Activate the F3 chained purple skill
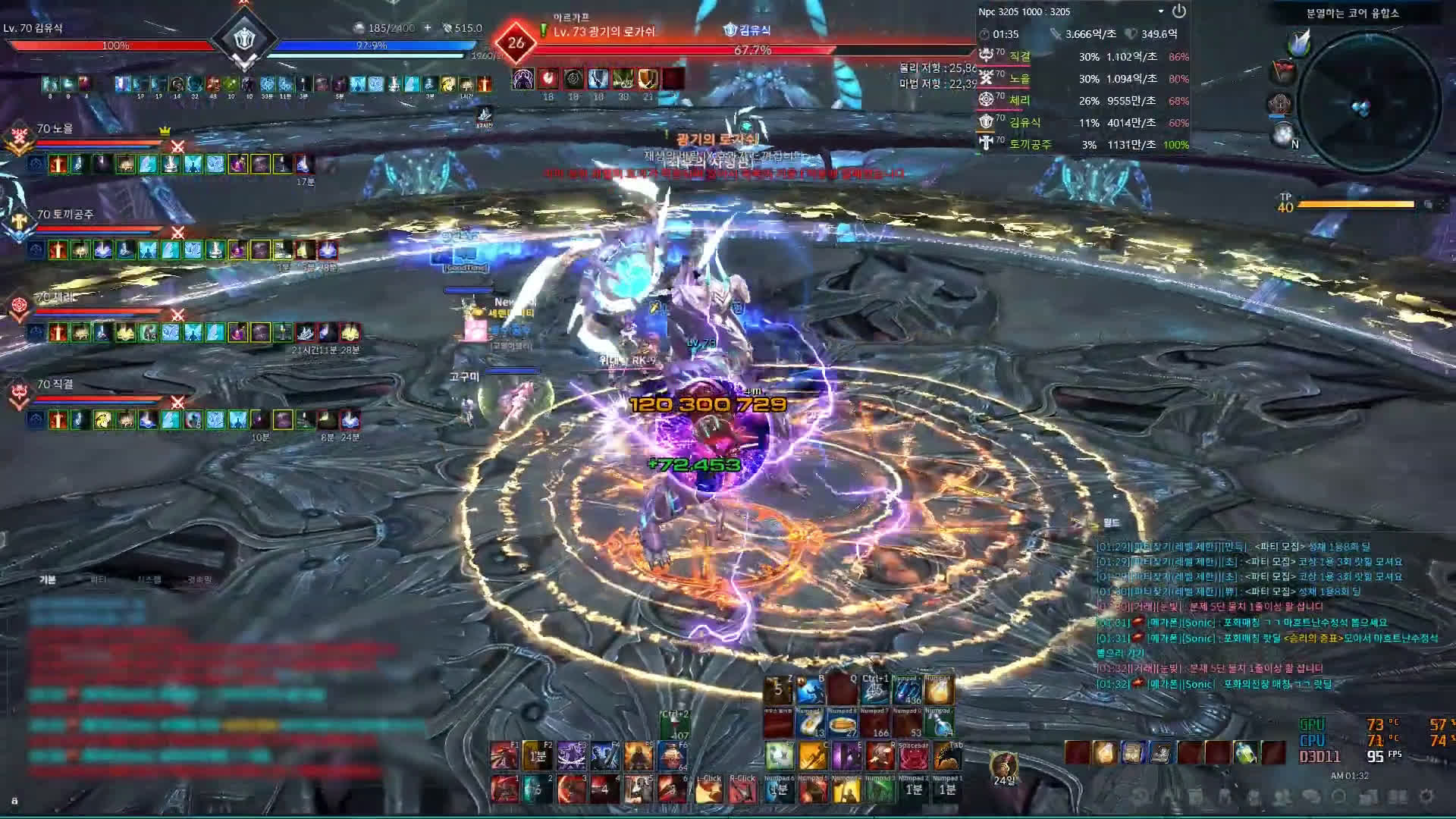The height and width of the screenshot is (819, 1456). click(571, 756)
